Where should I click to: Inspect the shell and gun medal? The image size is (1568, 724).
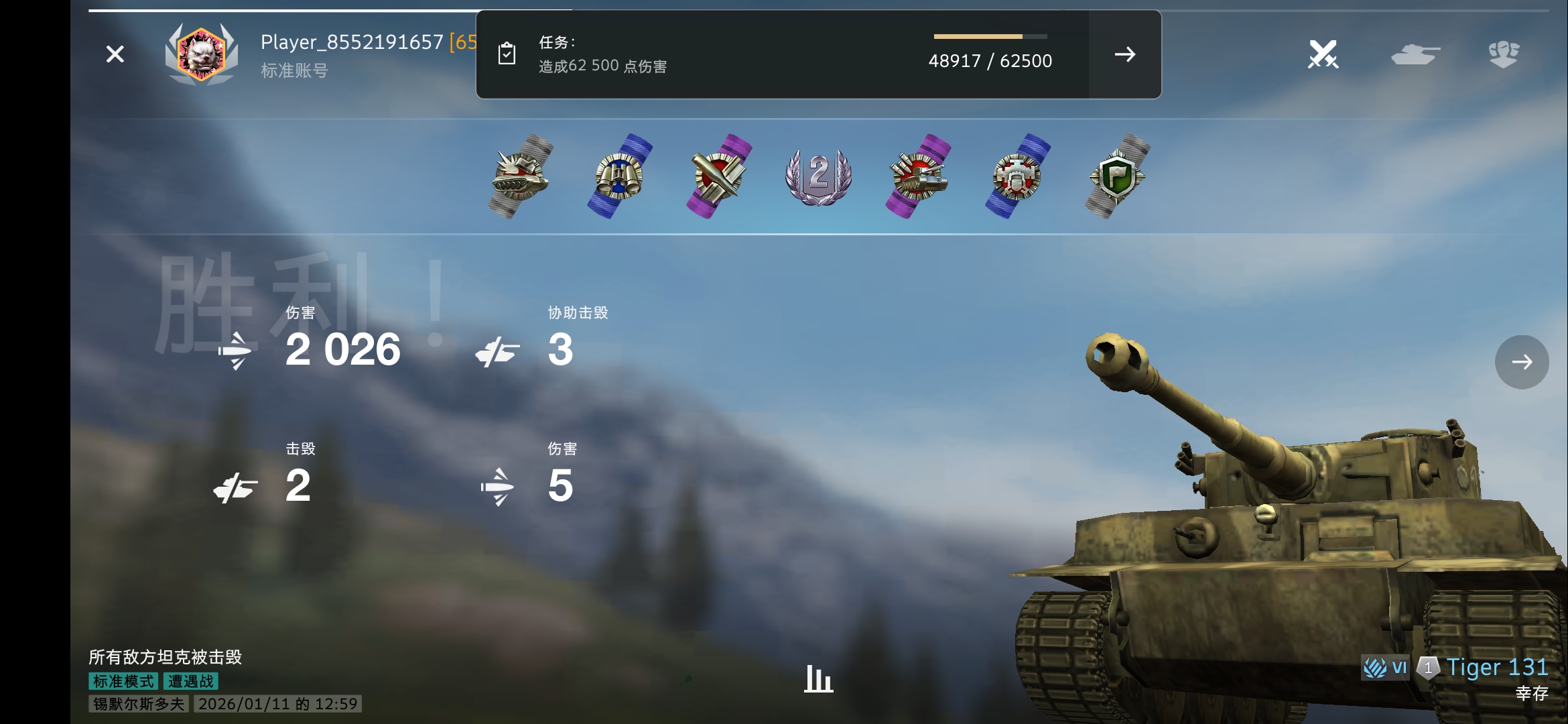718,176
